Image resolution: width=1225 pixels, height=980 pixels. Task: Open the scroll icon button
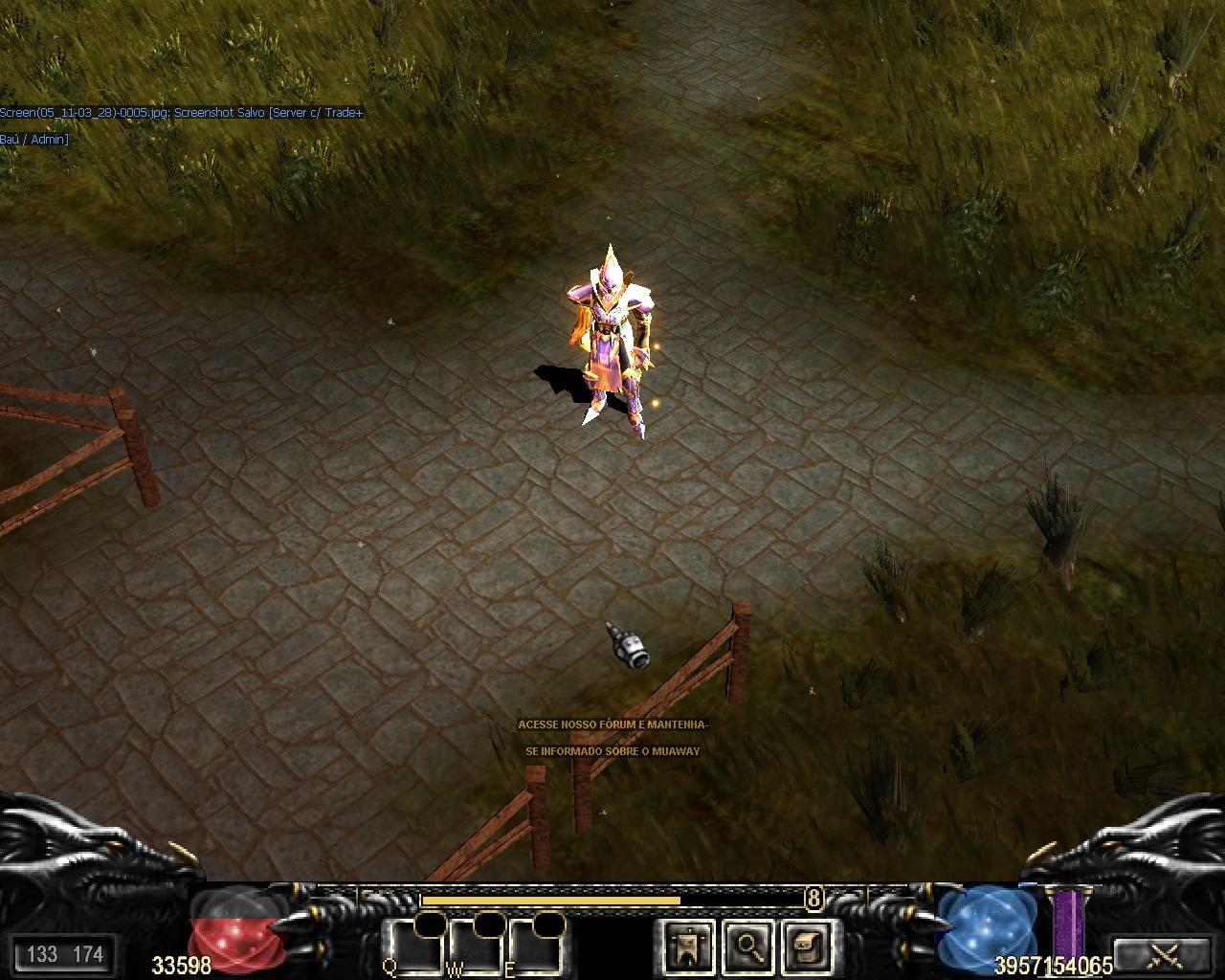tap(805, 947)
